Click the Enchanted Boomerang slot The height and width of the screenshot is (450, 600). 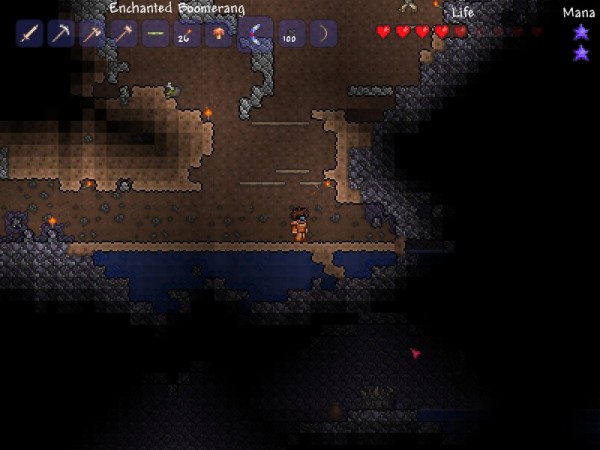(255, 33)
